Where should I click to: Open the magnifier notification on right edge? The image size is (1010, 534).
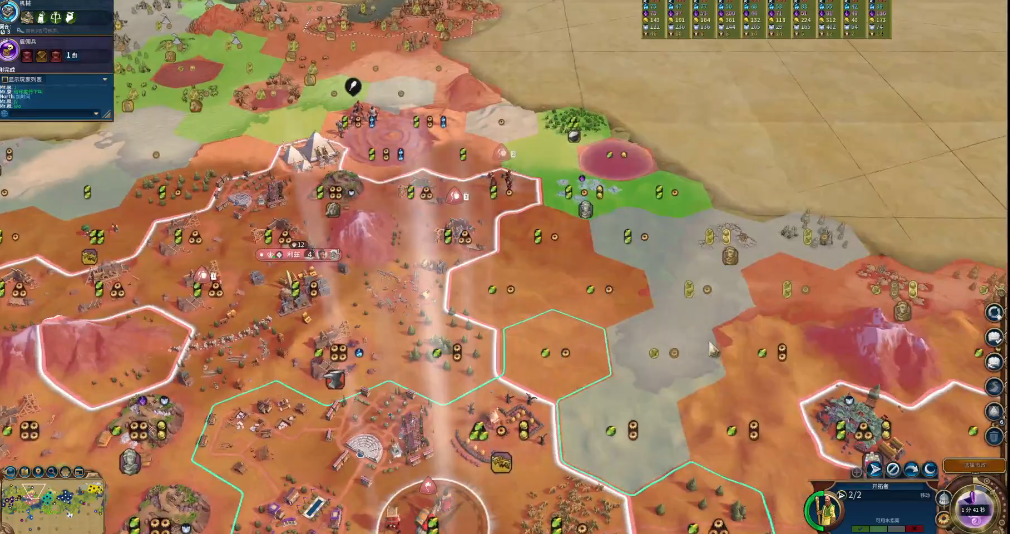tap(995, 312)
